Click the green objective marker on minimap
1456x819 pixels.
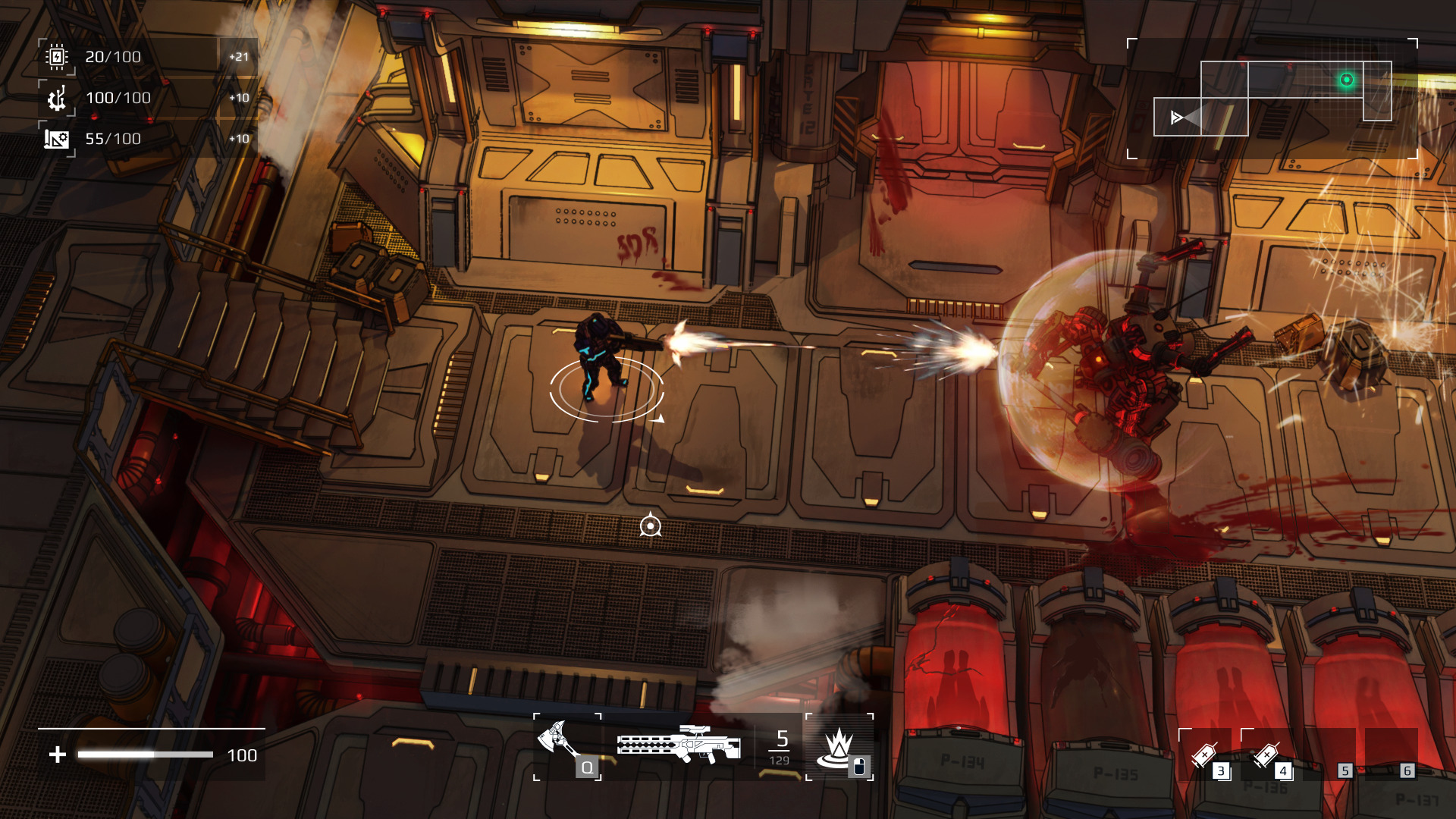[x=1347, y=80]
